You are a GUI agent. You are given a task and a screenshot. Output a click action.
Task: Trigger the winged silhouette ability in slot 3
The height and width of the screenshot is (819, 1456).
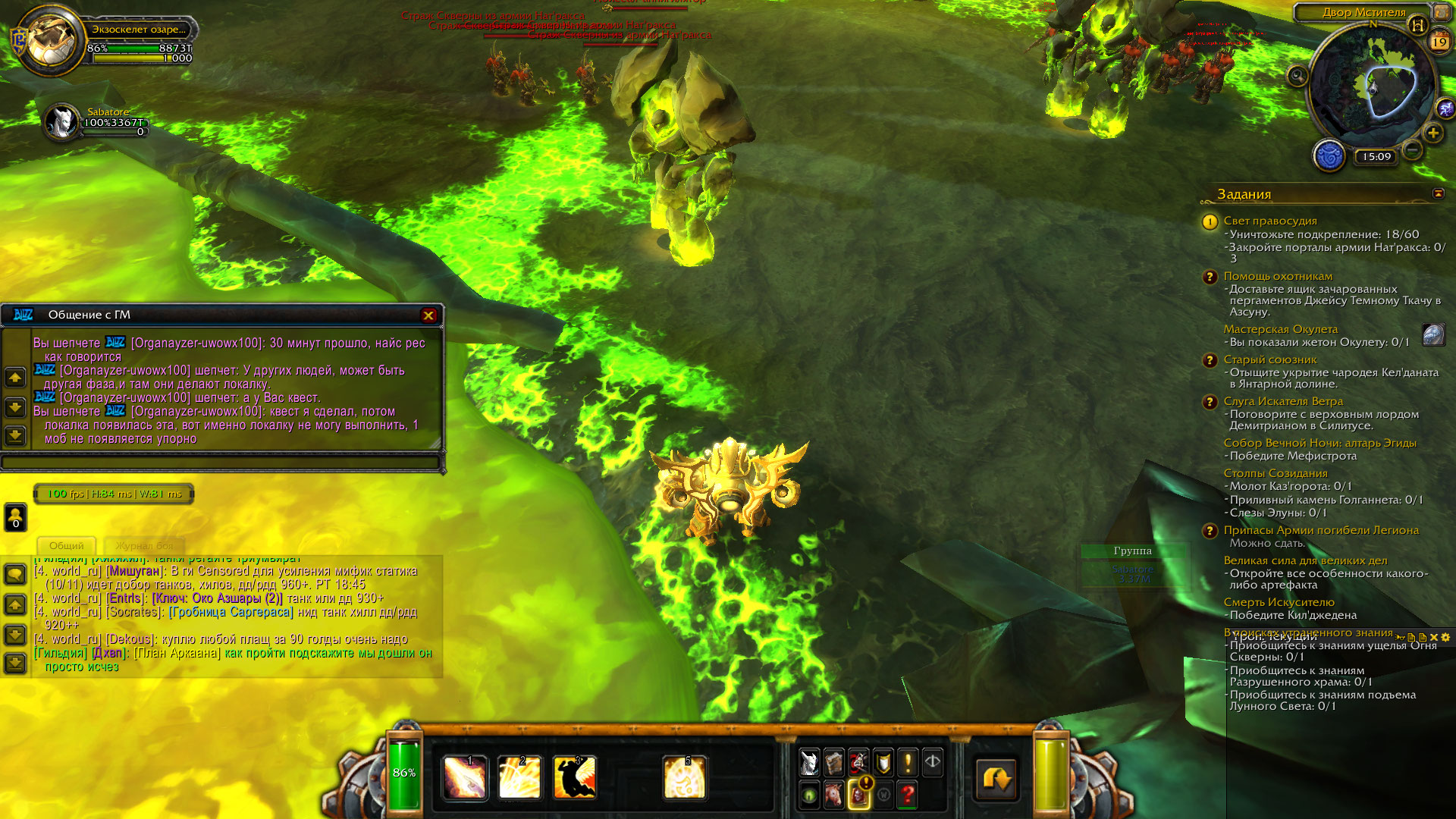pyautogui.click(x=574, y=778)
